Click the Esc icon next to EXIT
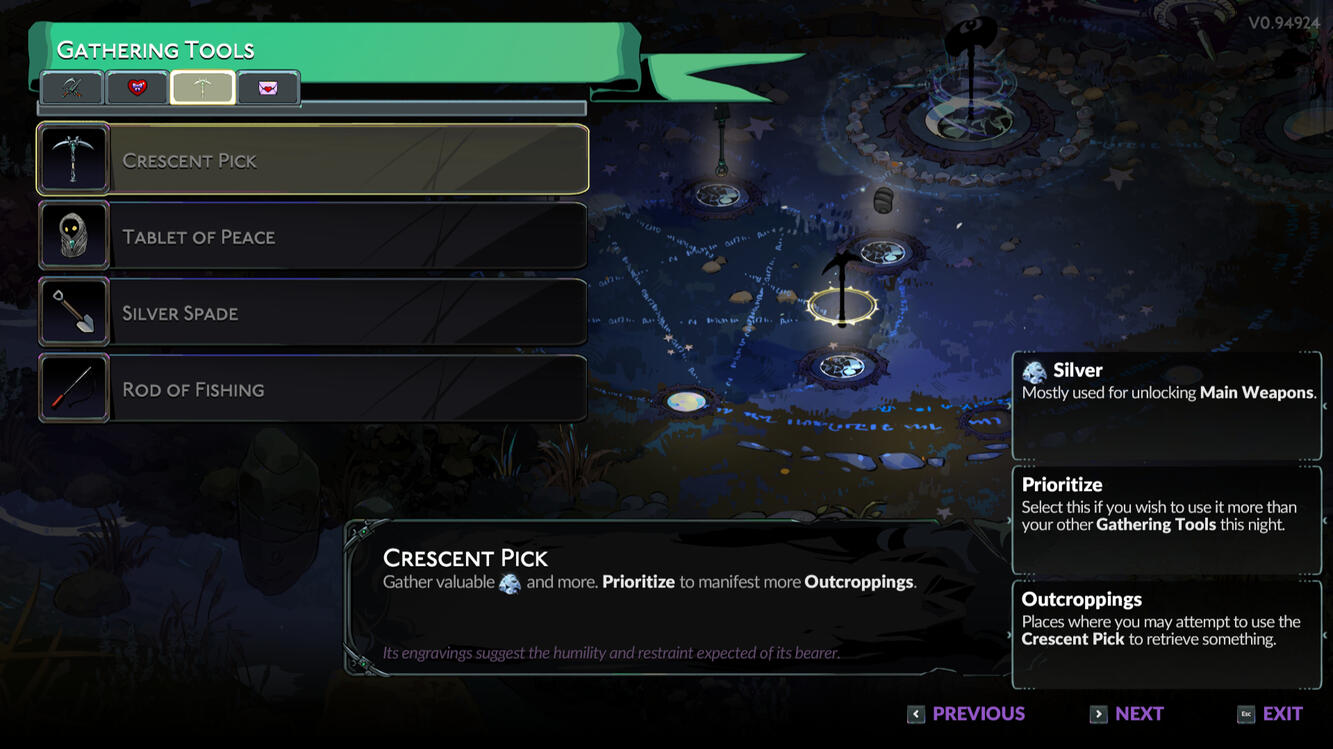 1245,714
